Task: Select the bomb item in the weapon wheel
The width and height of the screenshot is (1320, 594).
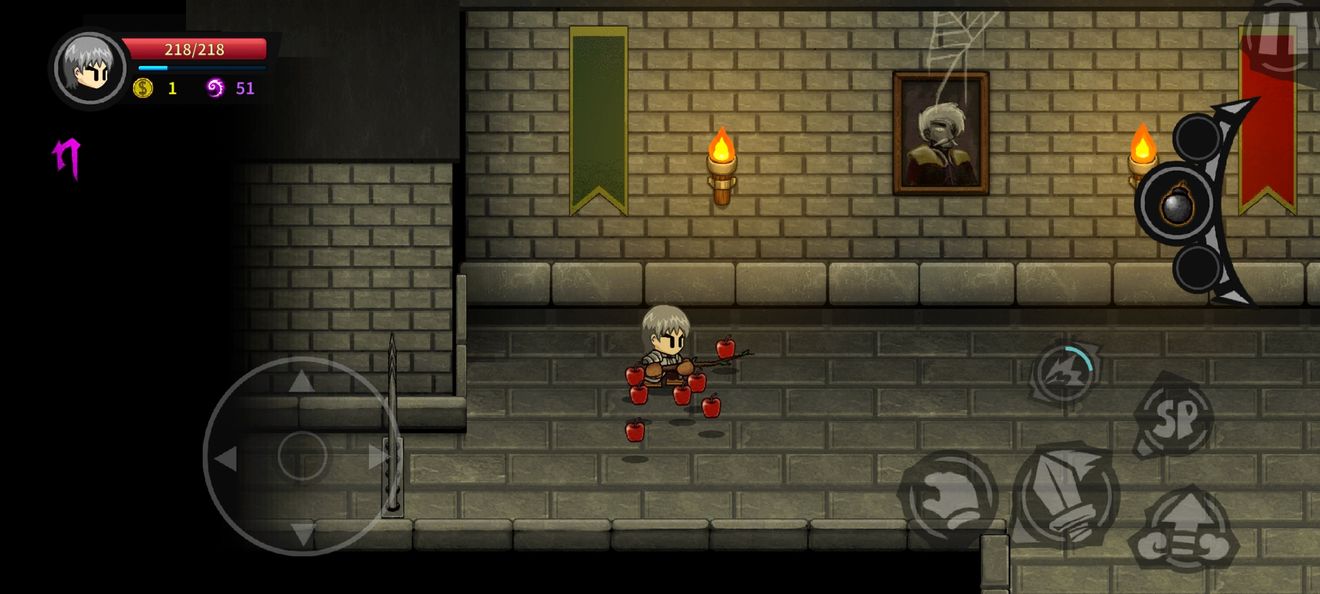Action: pyautogui.click(x=1177, y=204)
